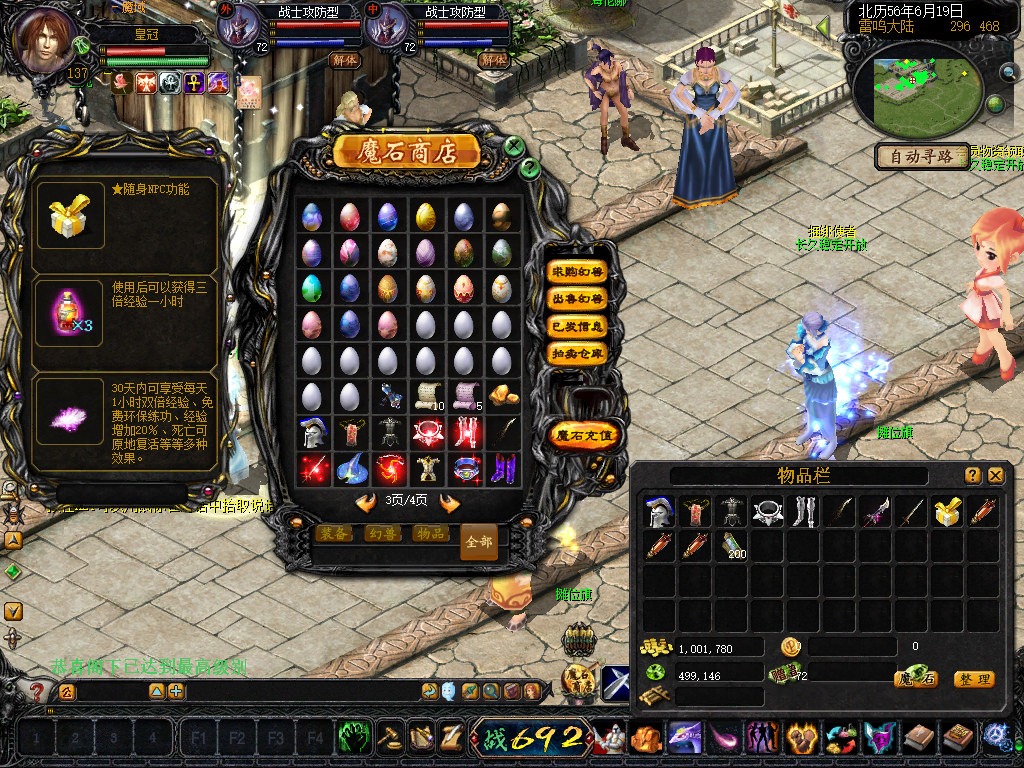The height and width of the screenshot is (768, 1024).
Task: Click the 自动寻路 auto-pathfinding button
Action: [x=923, y=157]
